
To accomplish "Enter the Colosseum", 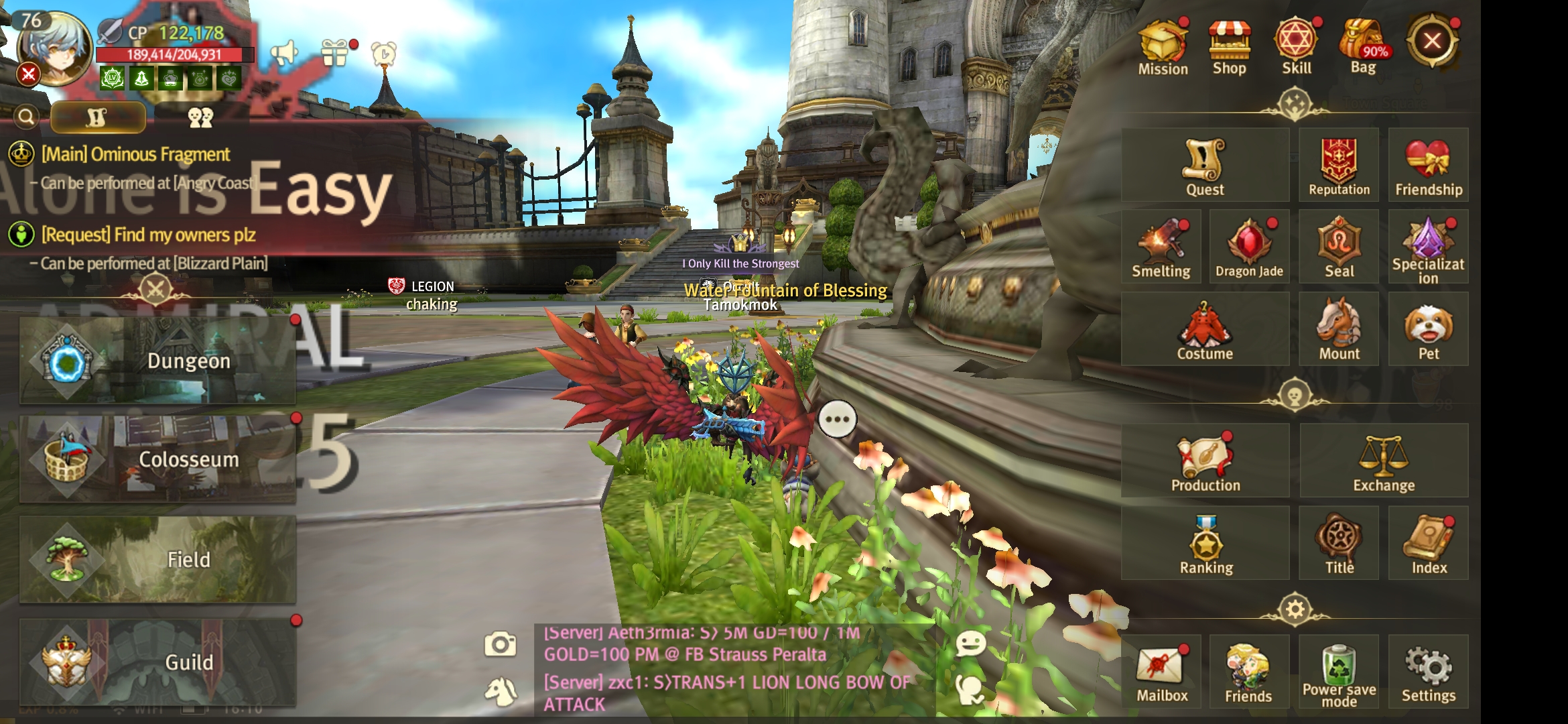I will 157,459.
